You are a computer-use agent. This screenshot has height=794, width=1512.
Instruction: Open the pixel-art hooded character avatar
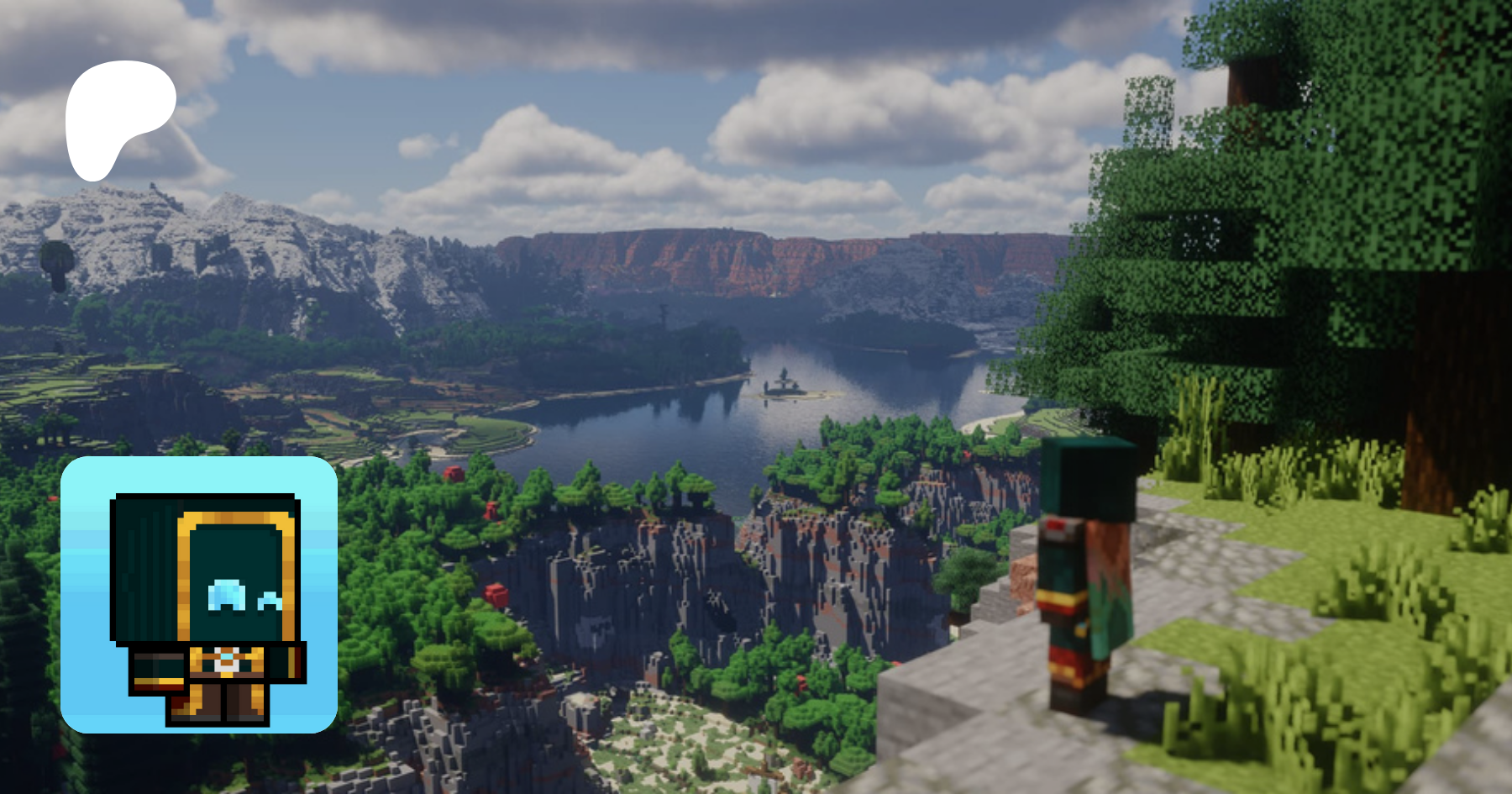pos(199,595)
